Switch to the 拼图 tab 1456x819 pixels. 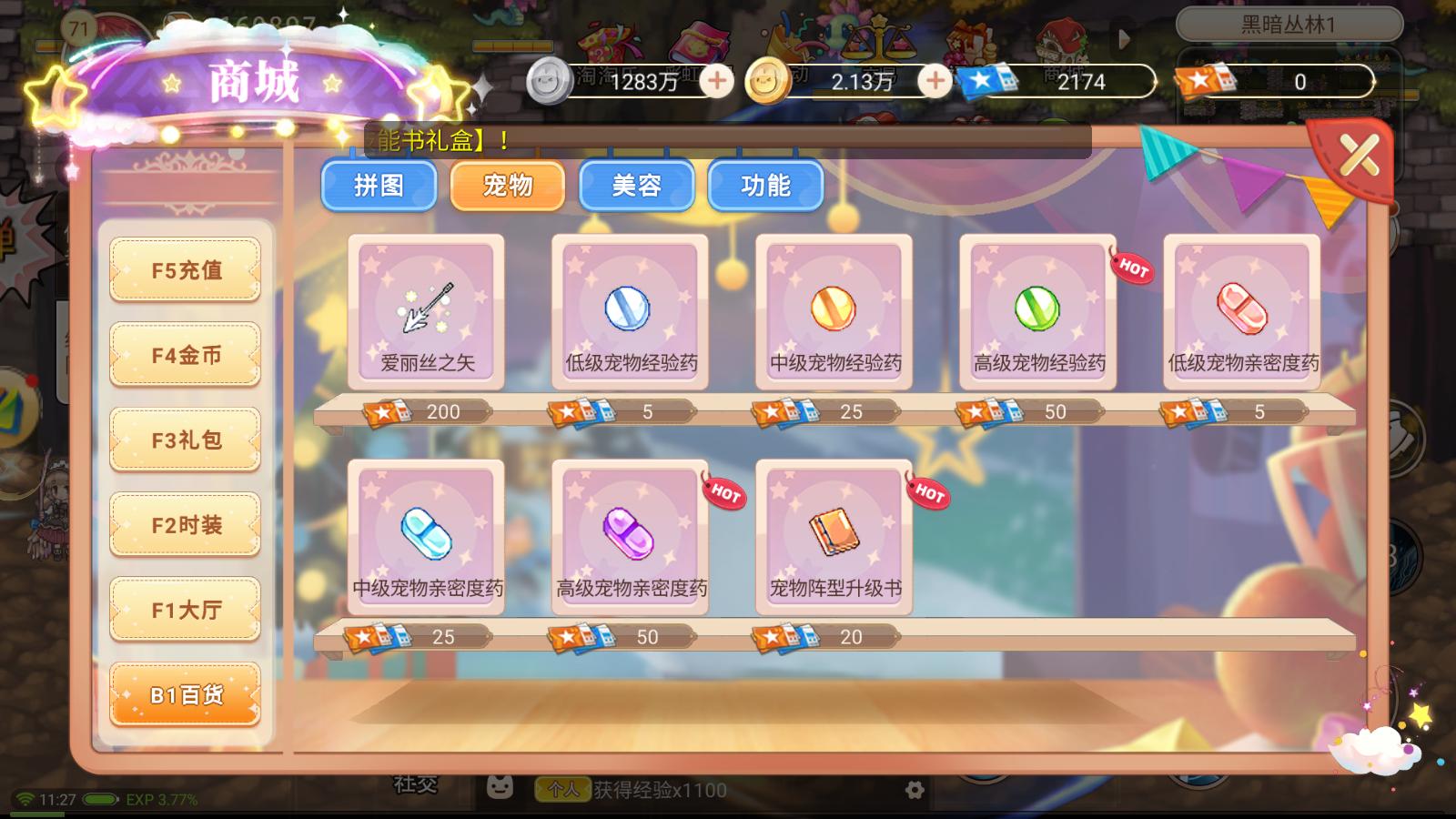(x=379, y=186)
